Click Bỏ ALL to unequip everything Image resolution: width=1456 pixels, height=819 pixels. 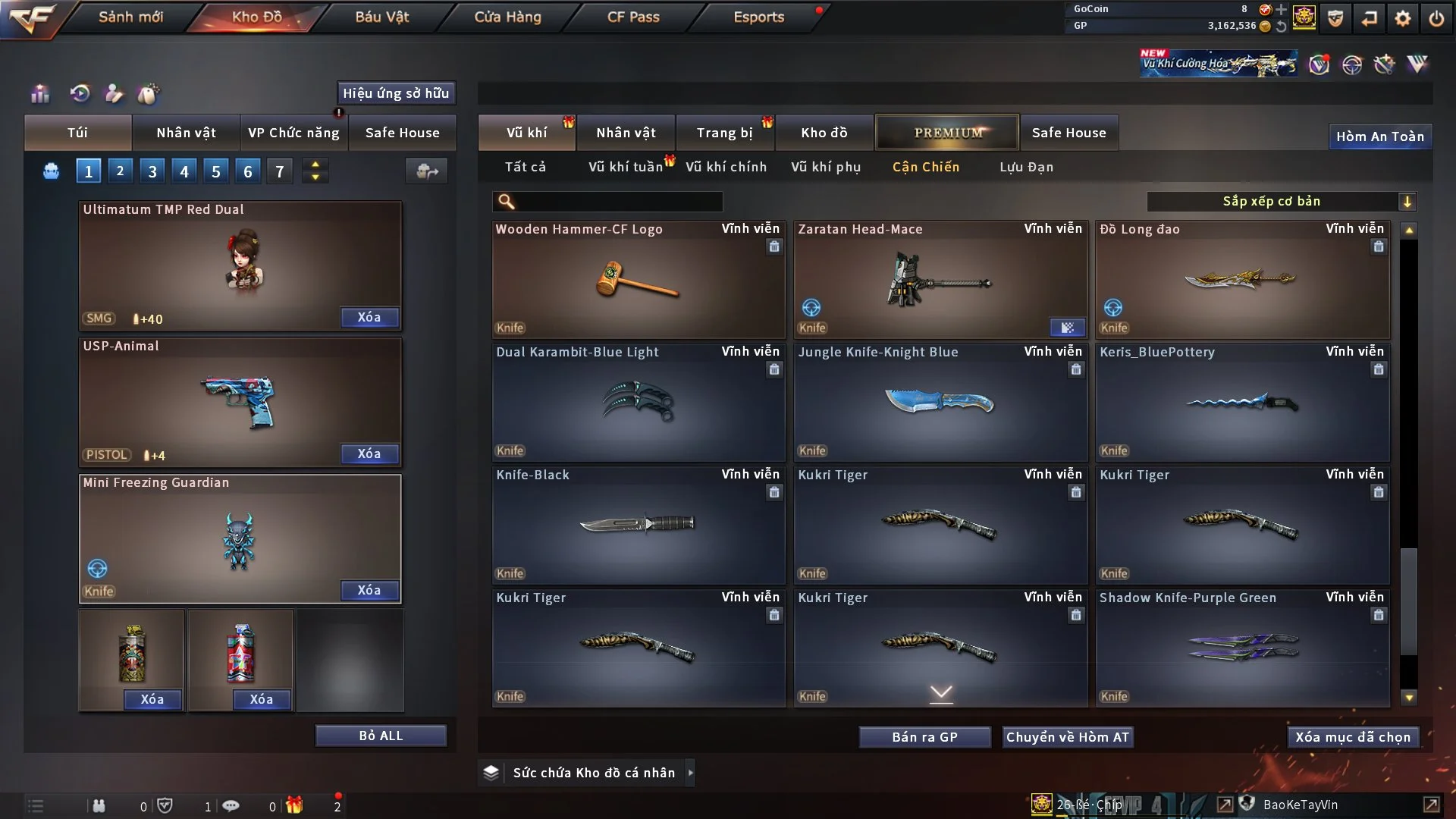381,736
